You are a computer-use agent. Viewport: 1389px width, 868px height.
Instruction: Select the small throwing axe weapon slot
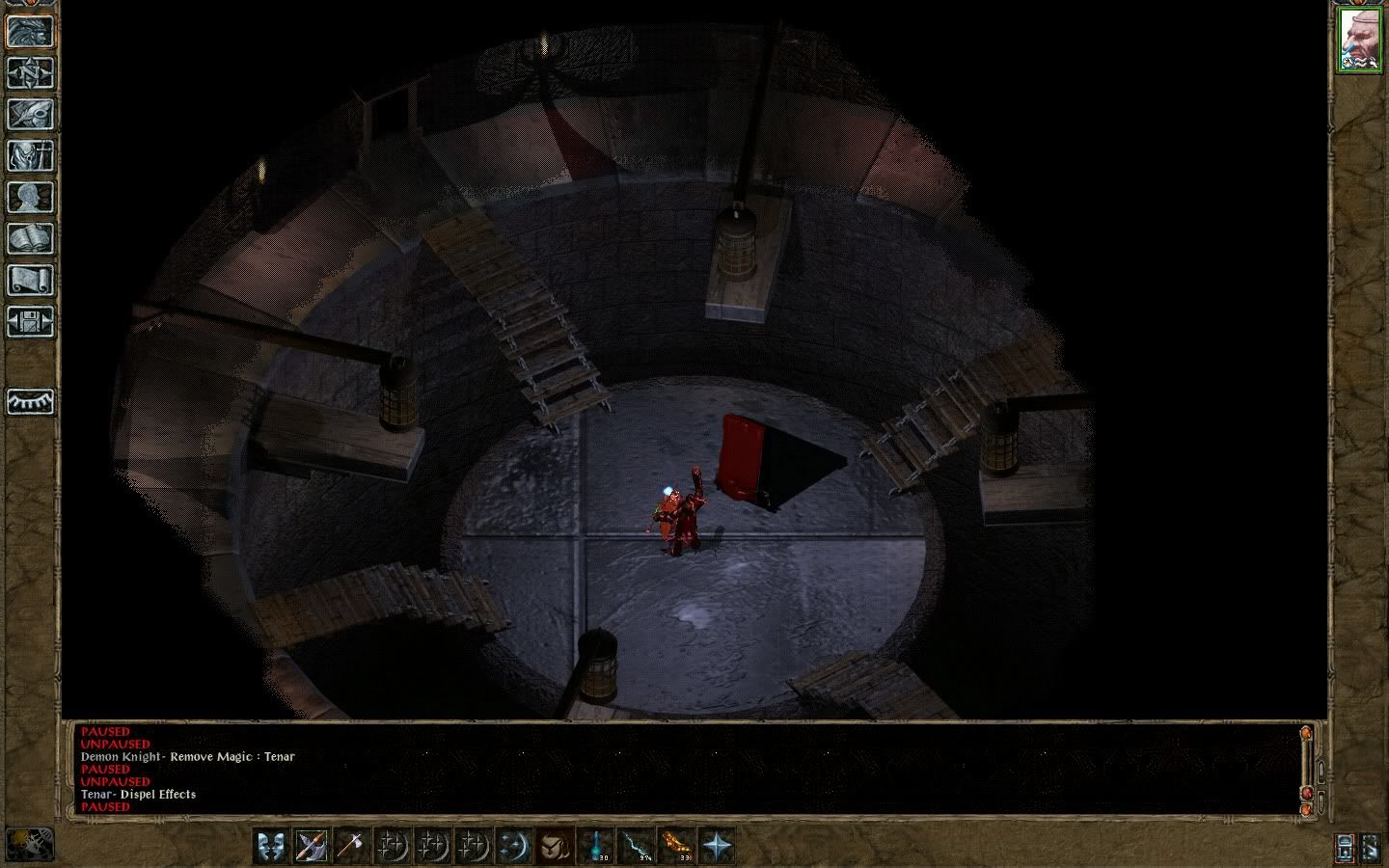coord(351,846)
